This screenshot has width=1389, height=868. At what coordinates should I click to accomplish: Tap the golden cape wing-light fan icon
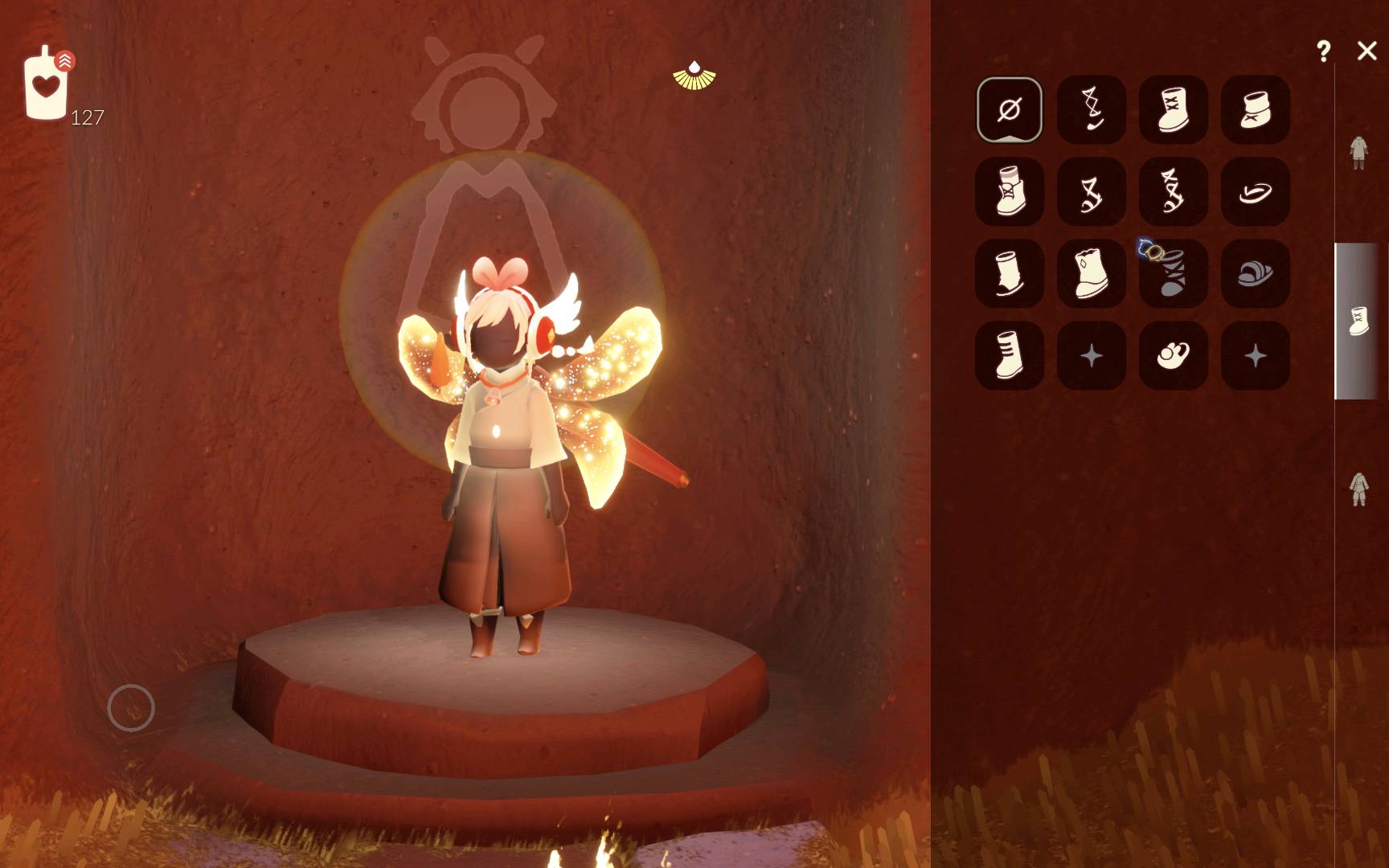pyautogui.click(x=694, y=76)
